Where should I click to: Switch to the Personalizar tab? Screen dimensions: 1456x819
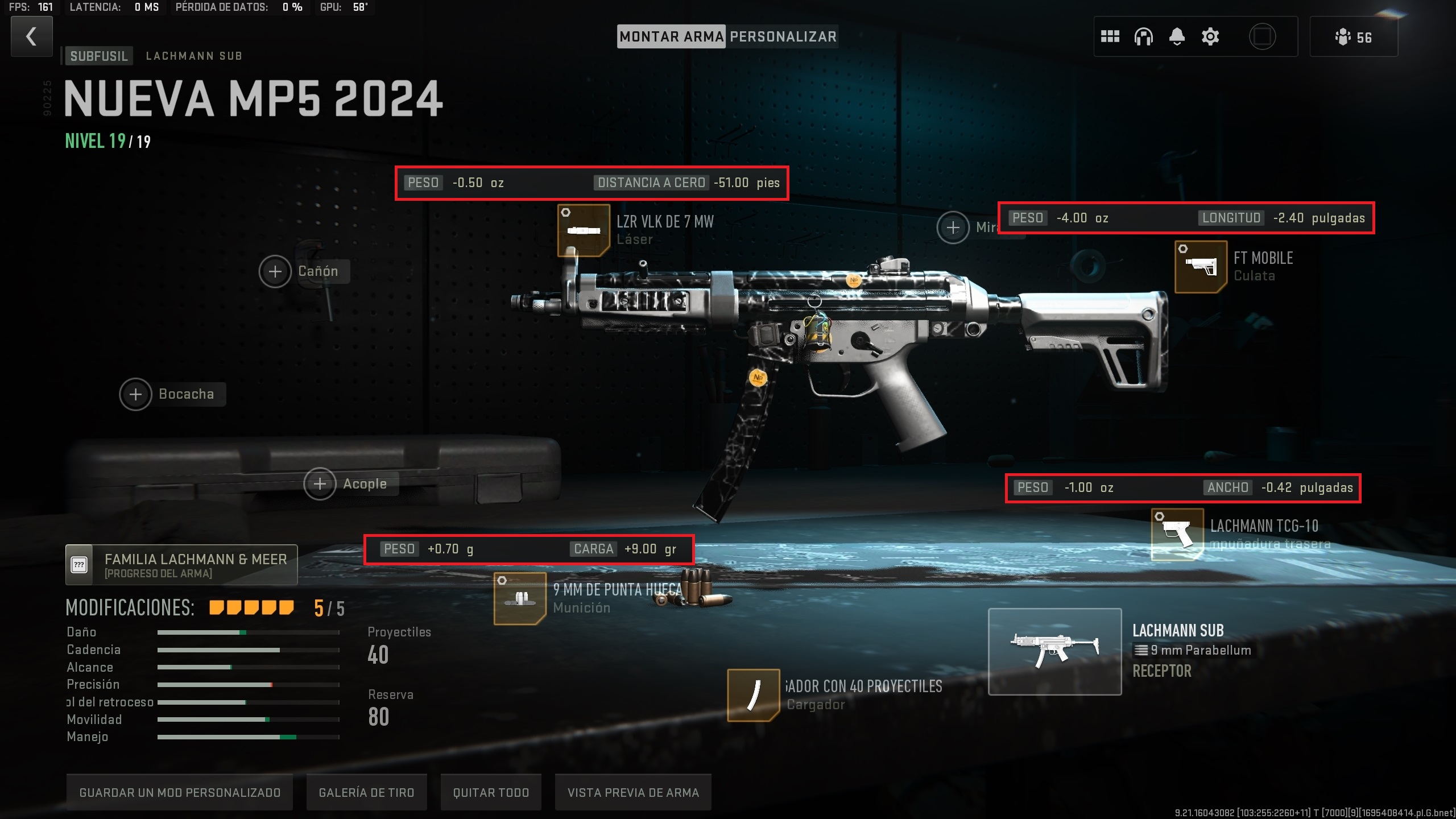pyautogui.click(x=783, y=36)
